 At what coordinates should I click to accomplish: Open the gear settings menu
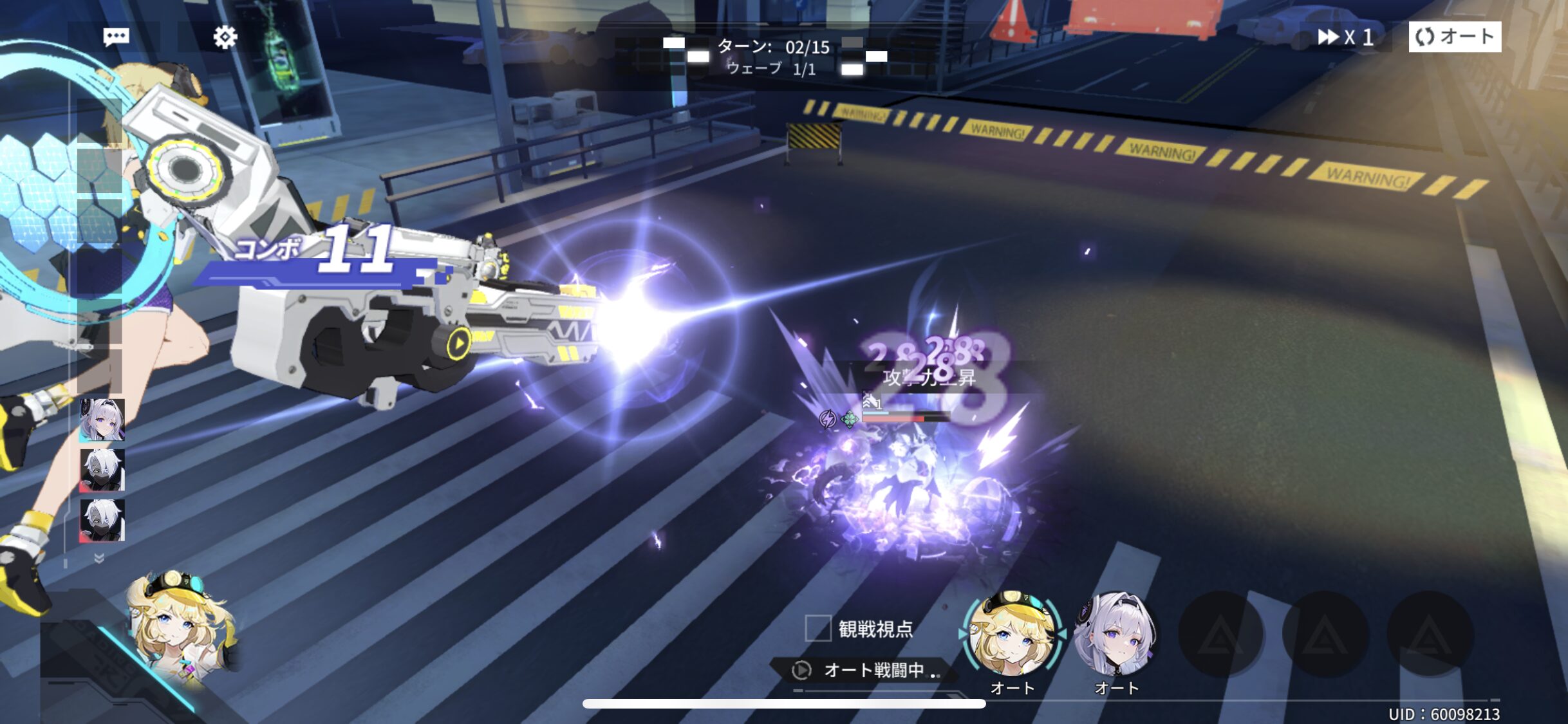click(x=225, y=37)
